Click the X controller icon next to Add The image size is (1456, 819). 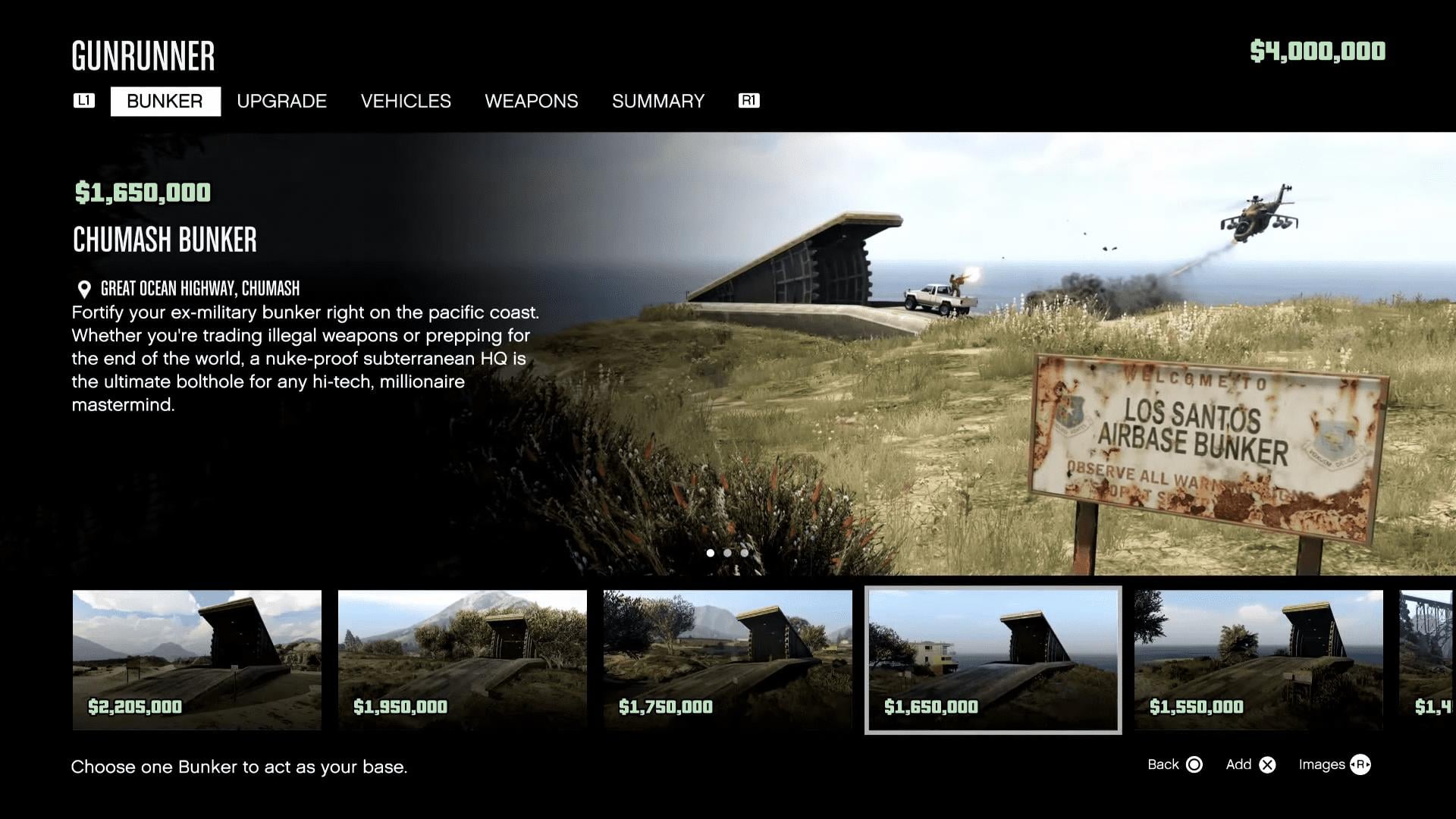(x=1267, y=765)
